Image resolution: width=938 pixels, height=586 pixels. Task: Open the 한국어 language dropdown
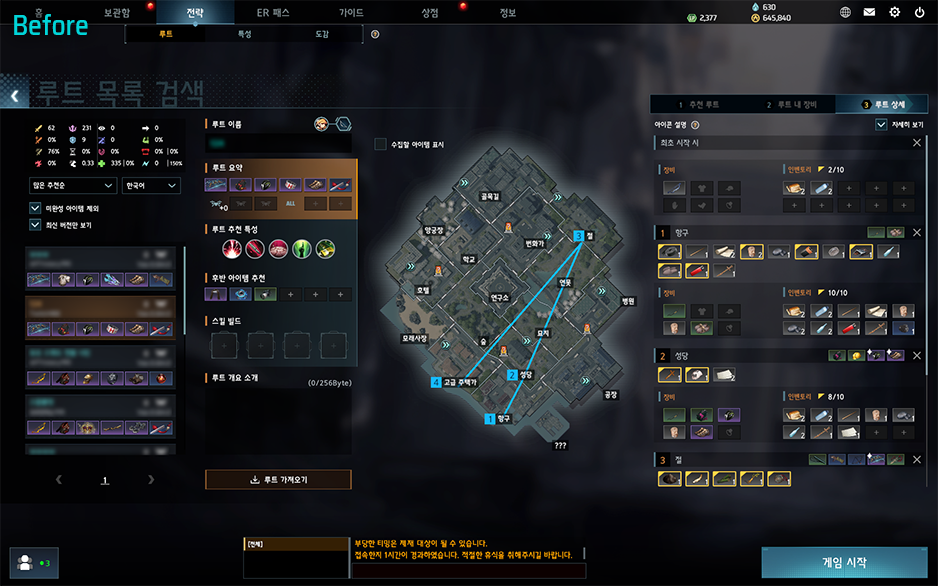click(150, 185)
